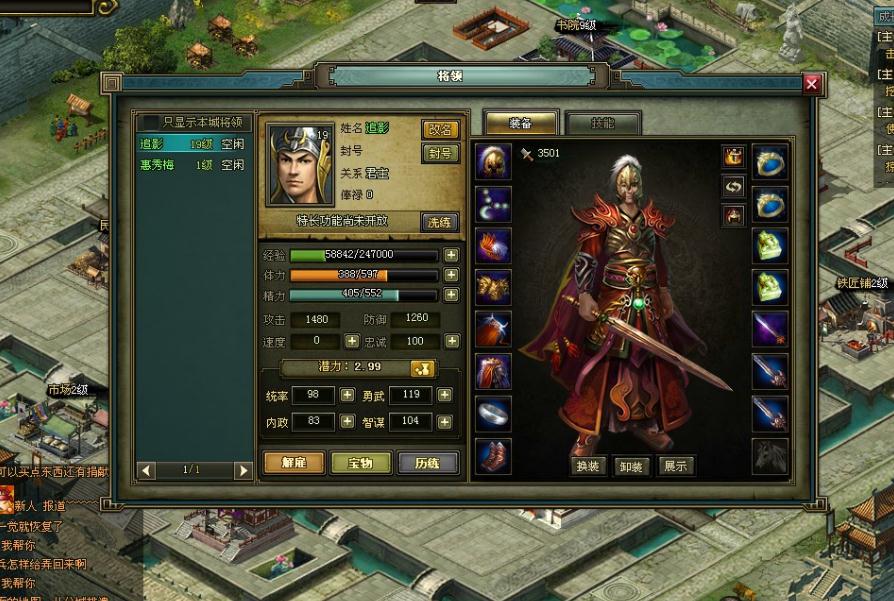Click the 换装 change outfit button
Screen dimensions: 894x601
tap(588, 466)
